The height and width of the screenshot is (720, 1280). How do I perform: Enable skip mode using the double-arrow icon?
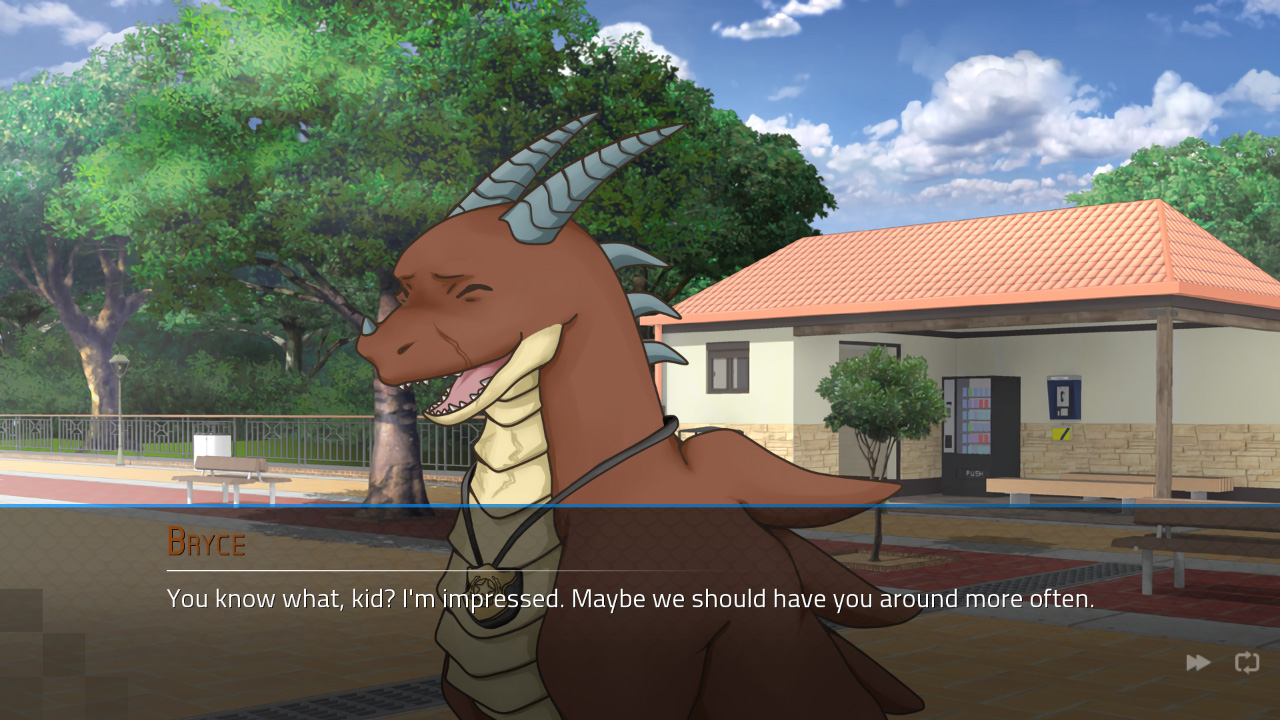[1197, 662]
